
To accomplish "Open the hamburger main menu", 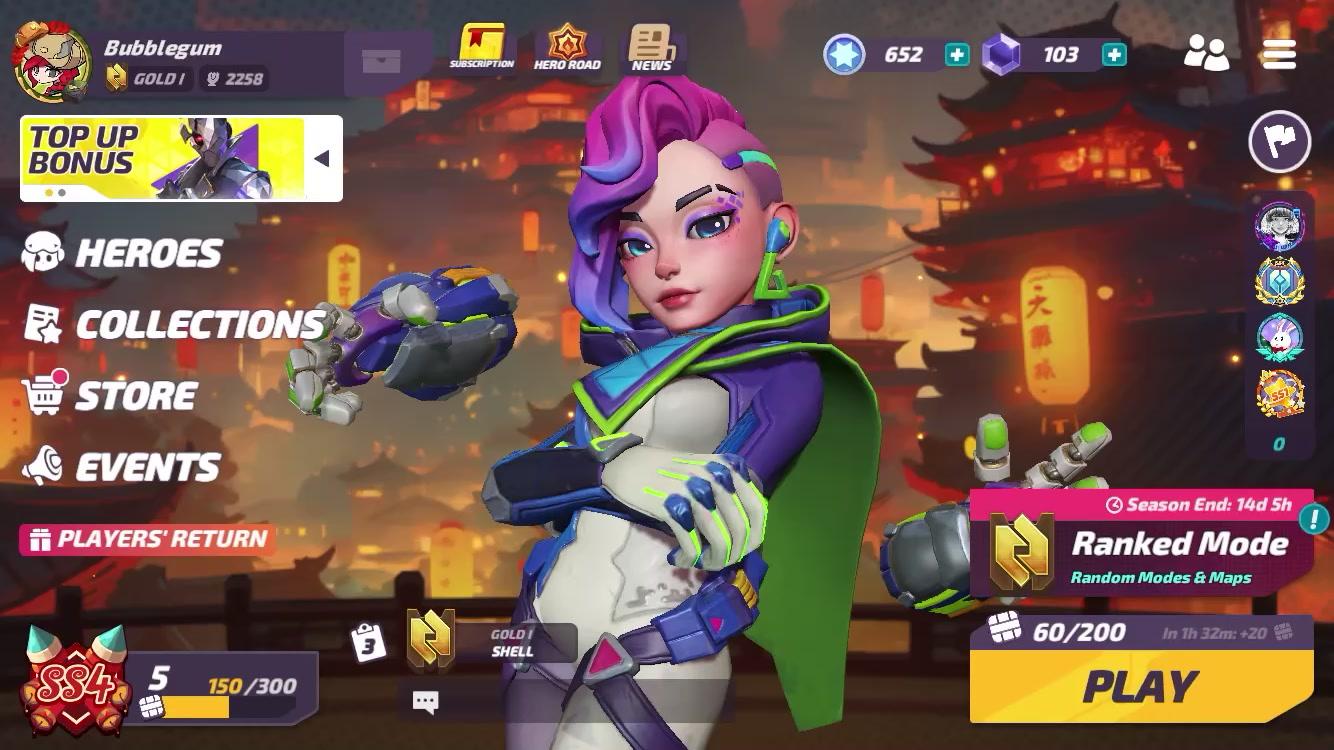I will click(x=1279, y=54).
